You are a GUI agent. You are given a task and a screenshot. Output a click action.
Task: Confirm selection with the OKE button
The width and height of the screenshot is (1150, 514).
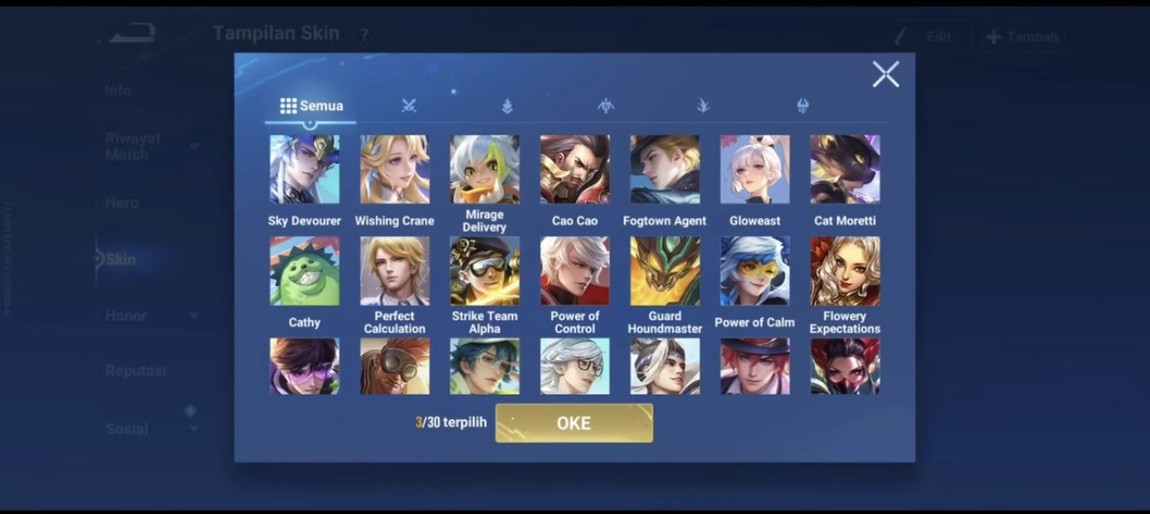point(574,423)
